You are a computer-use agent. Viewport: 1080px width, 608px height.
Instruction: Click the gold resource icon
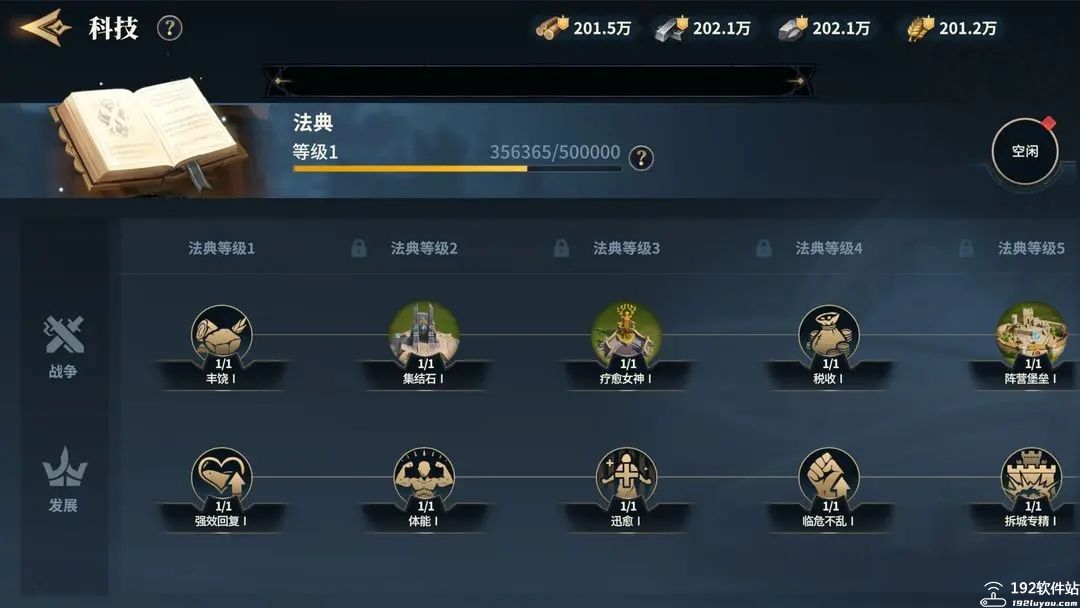click(x=920, y=28)
